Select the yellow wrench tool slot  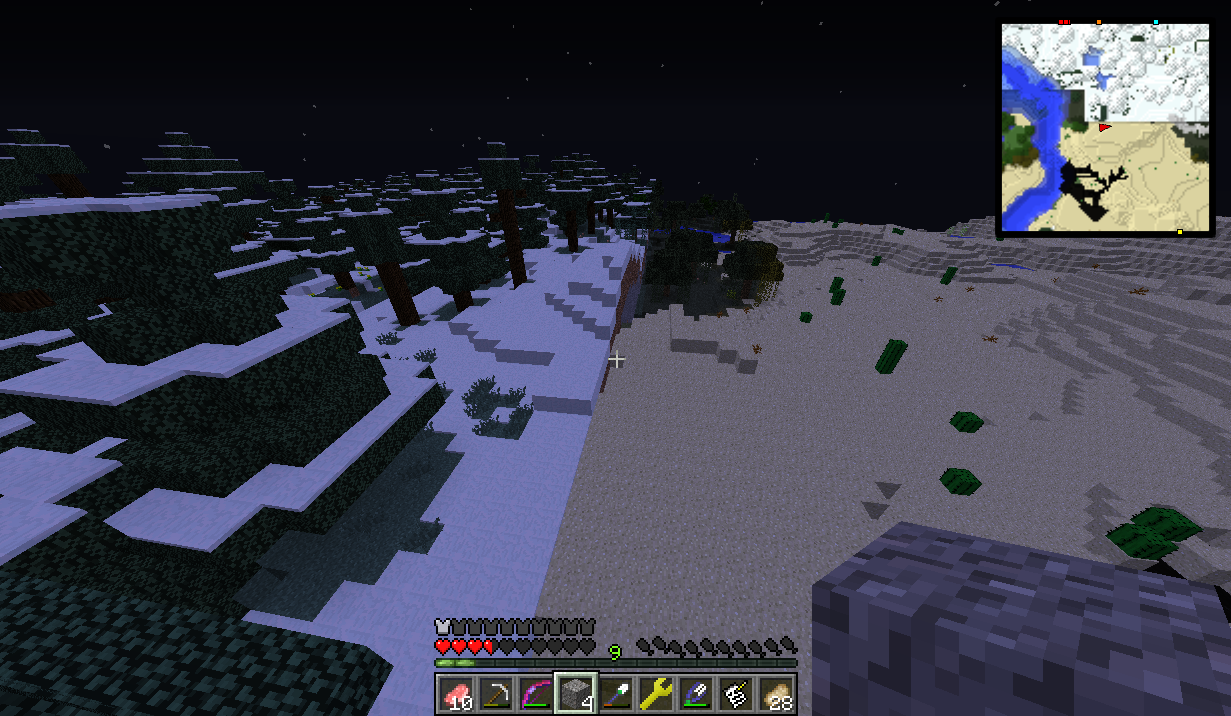coord(656,694)
